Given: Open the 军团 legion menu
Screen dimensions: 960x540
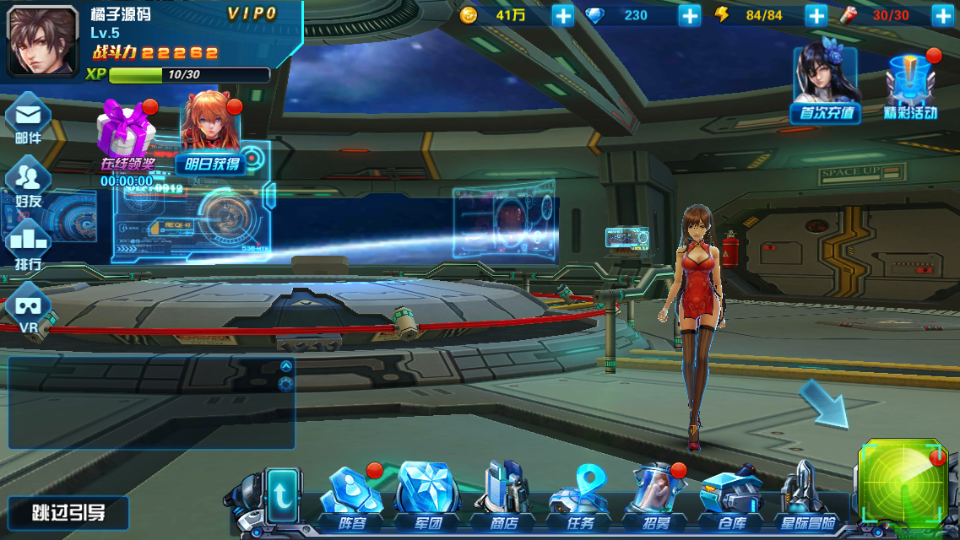Looking at the screenshot, I should (x=428, y=497).
